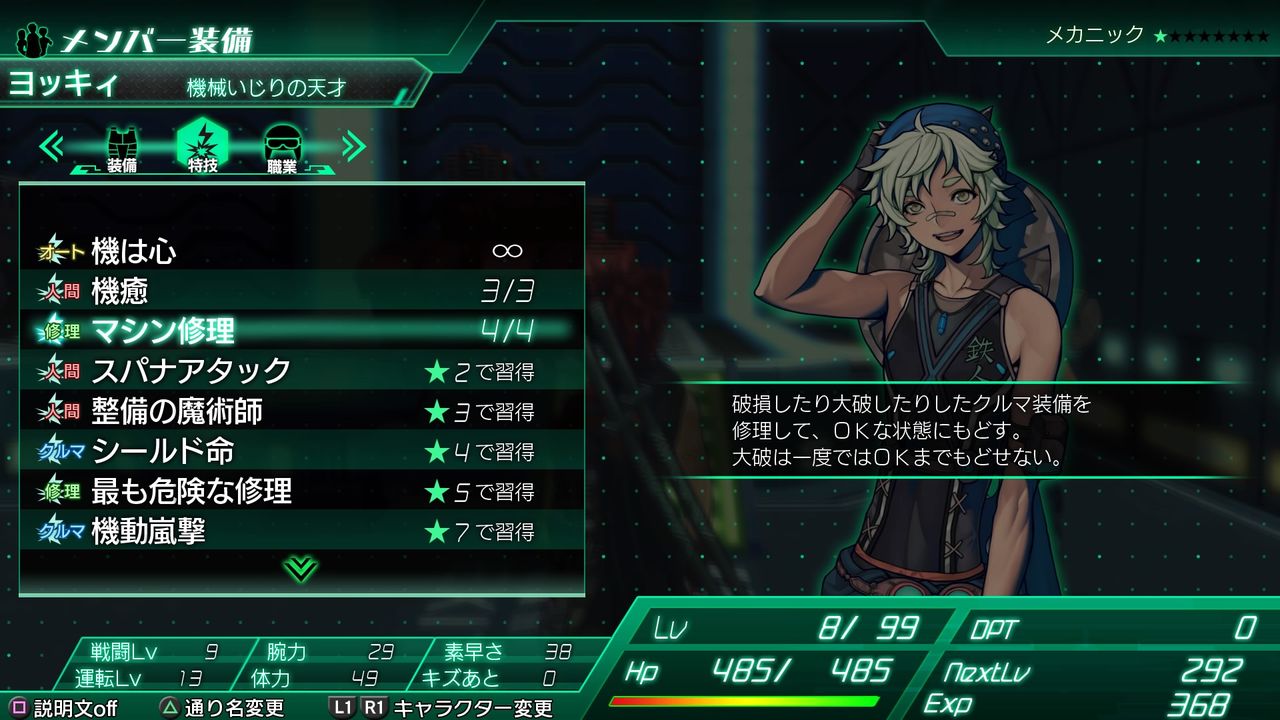The width and height of the screenshot is (1280, 720).
Task: Switch to the 装備 equipment tab
Action: click(x=122, y=148)
